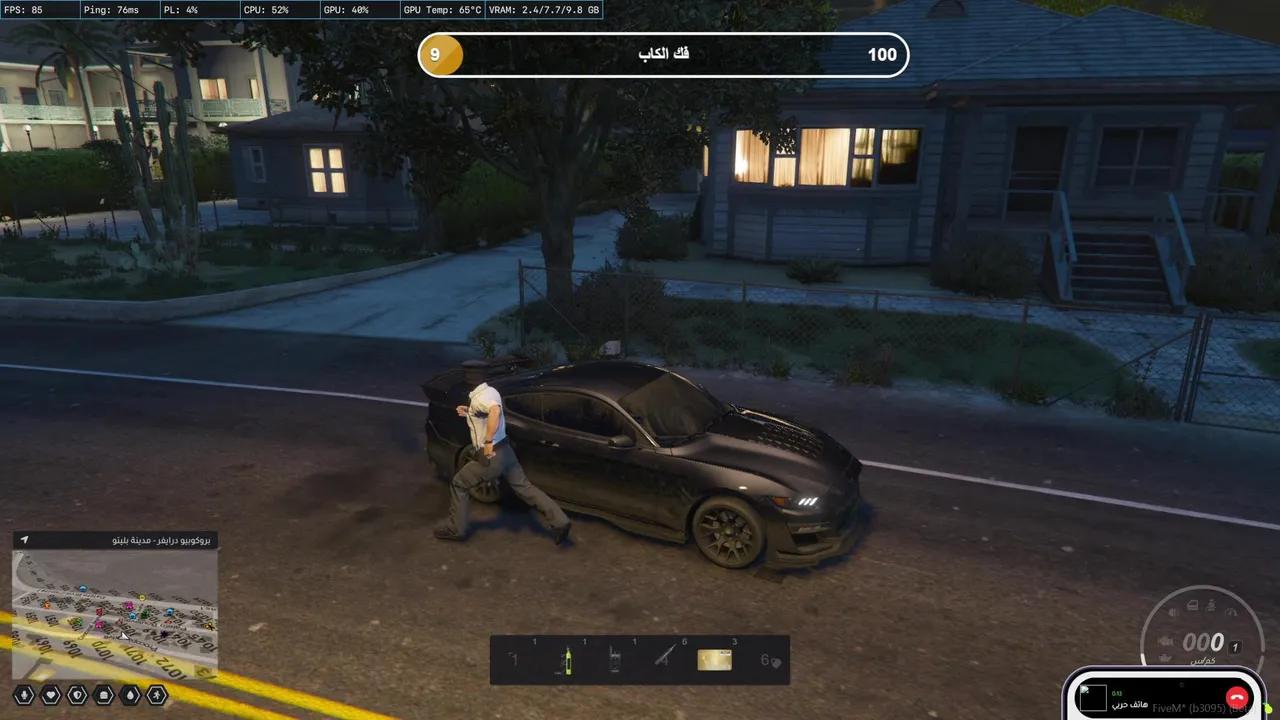End the phone call with red hang-up button
The image size is (1280, 720).
(x=1238, y=698)
